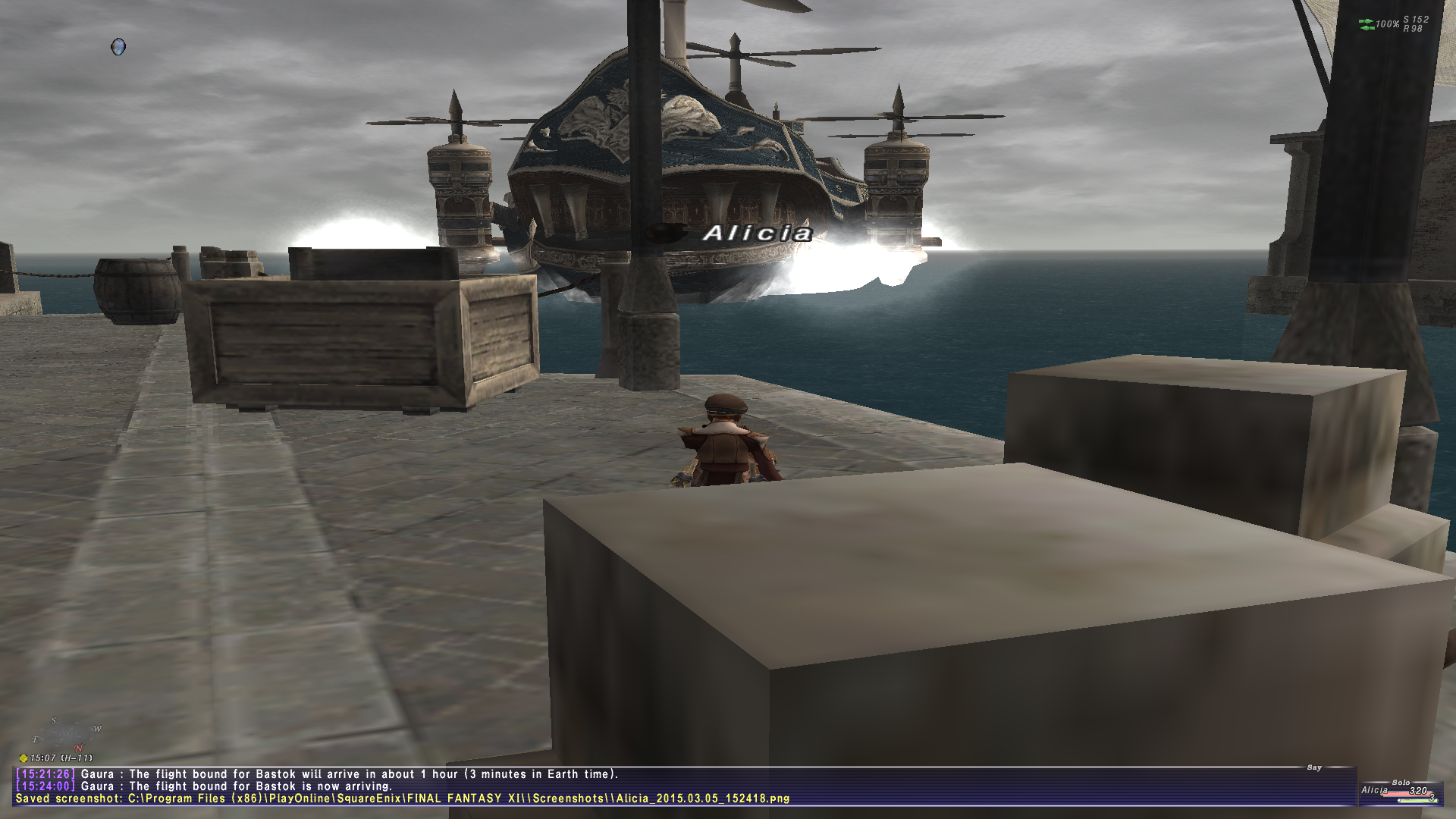Click the moon phase orb icon
This screenshot has height=819, width=1456.
118,47
